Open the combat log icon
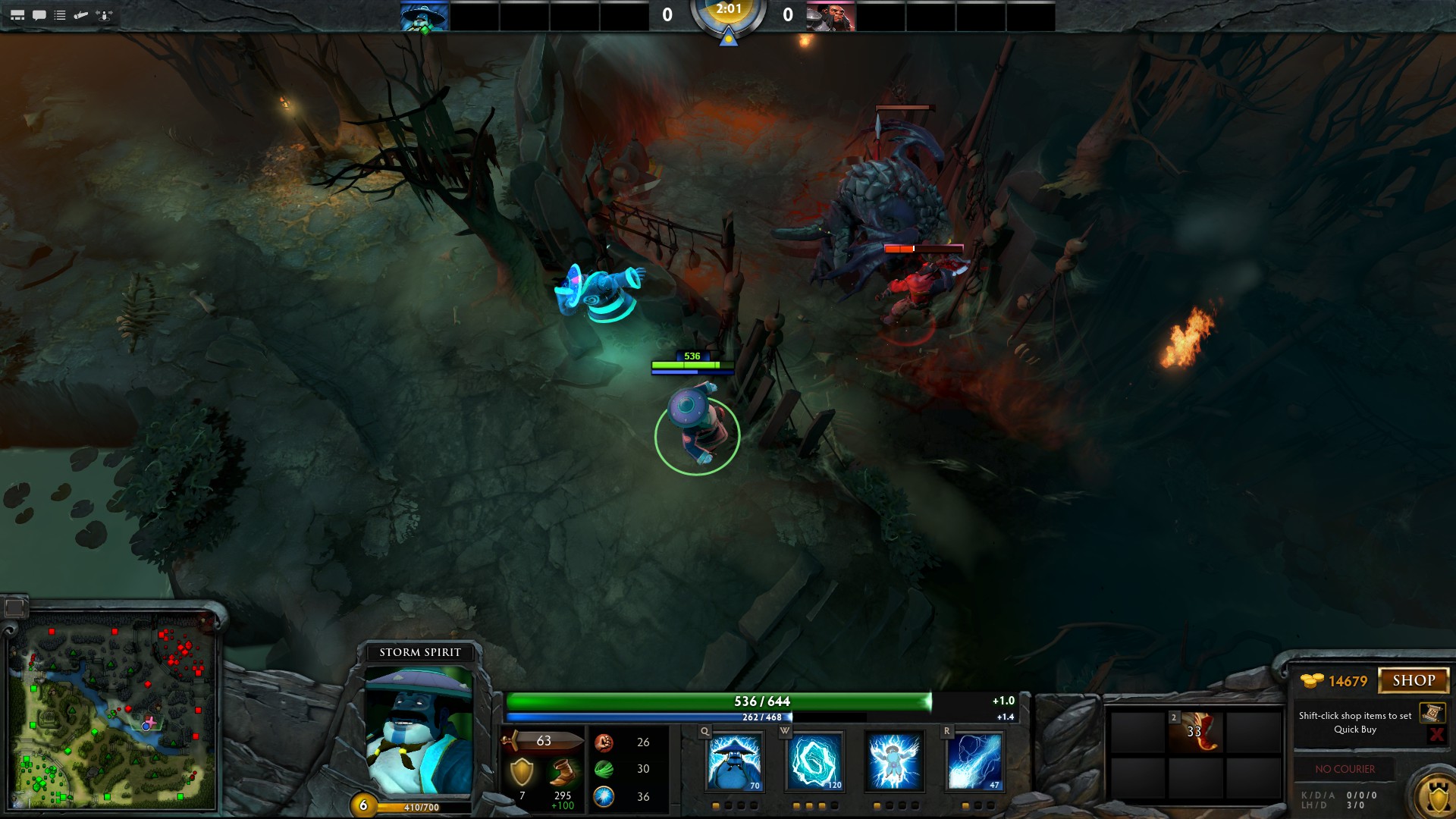 [x=81, y=15]
